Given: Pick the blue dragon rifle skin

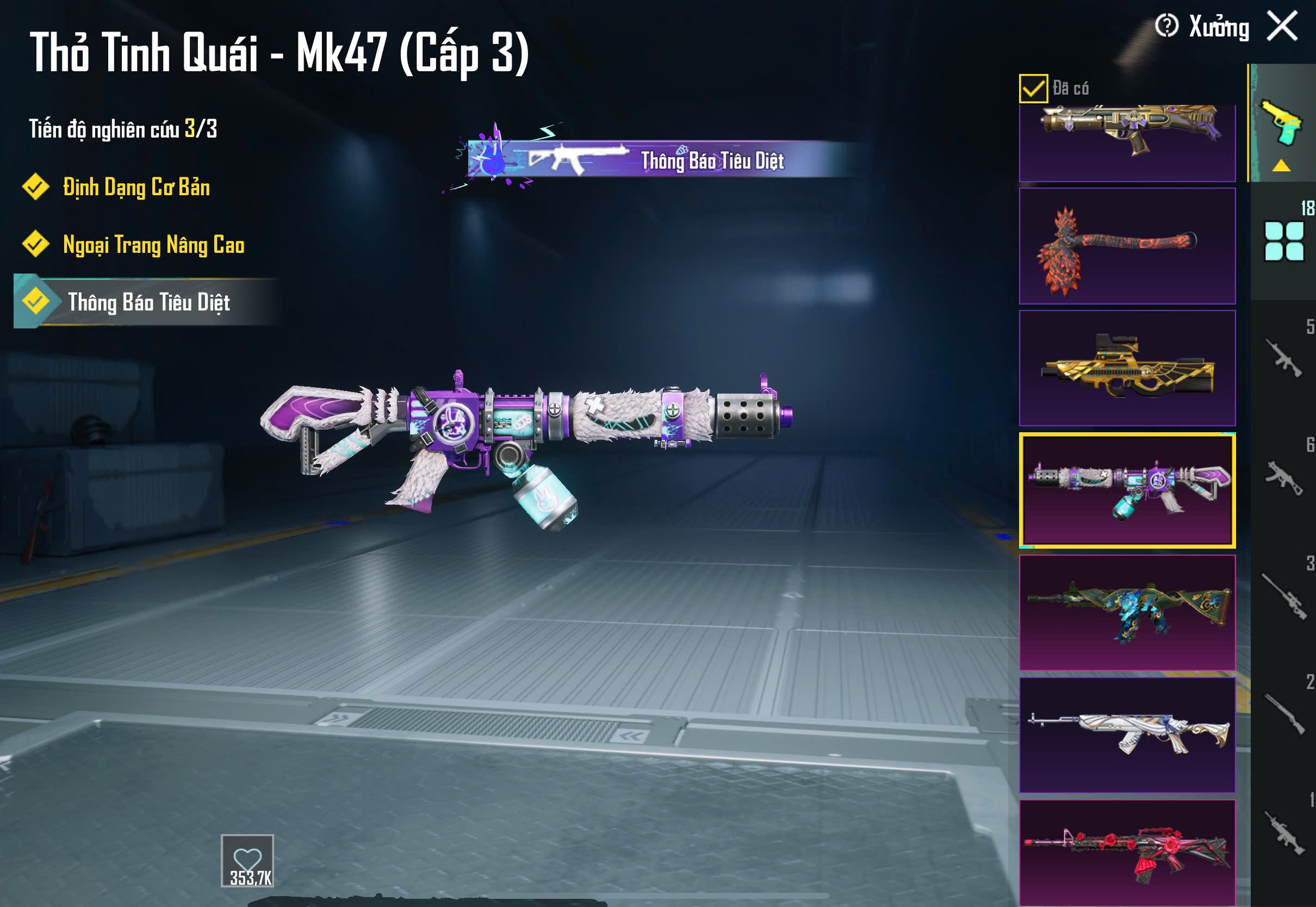Looking at the screenshot, I should click(1127, 613).
